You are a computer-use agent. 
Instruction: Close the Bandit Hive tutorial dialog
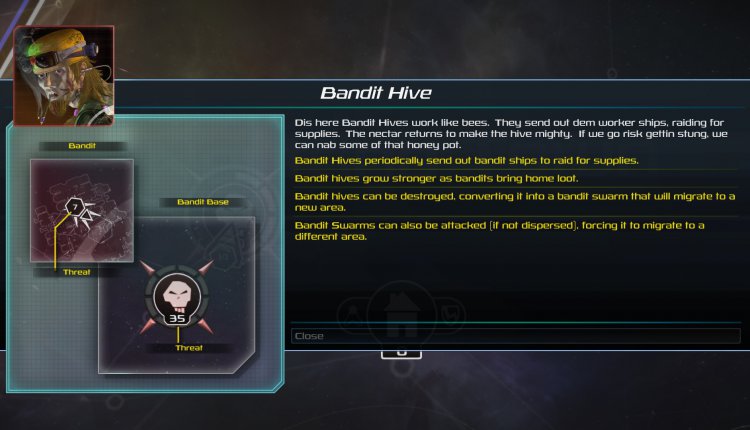coord(514,336)
